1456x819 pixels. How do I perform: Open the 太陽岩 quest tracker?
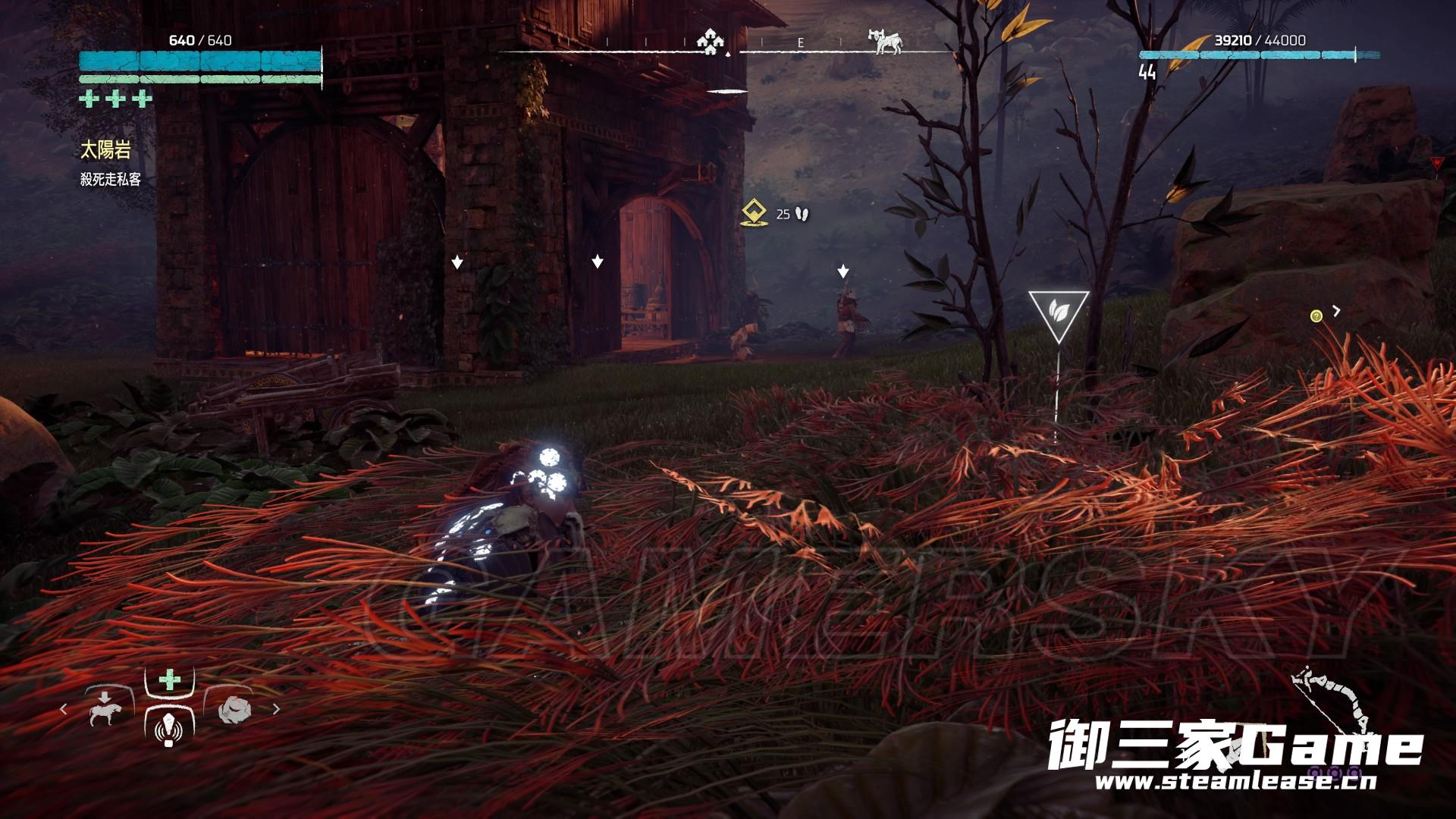(106, 150)
